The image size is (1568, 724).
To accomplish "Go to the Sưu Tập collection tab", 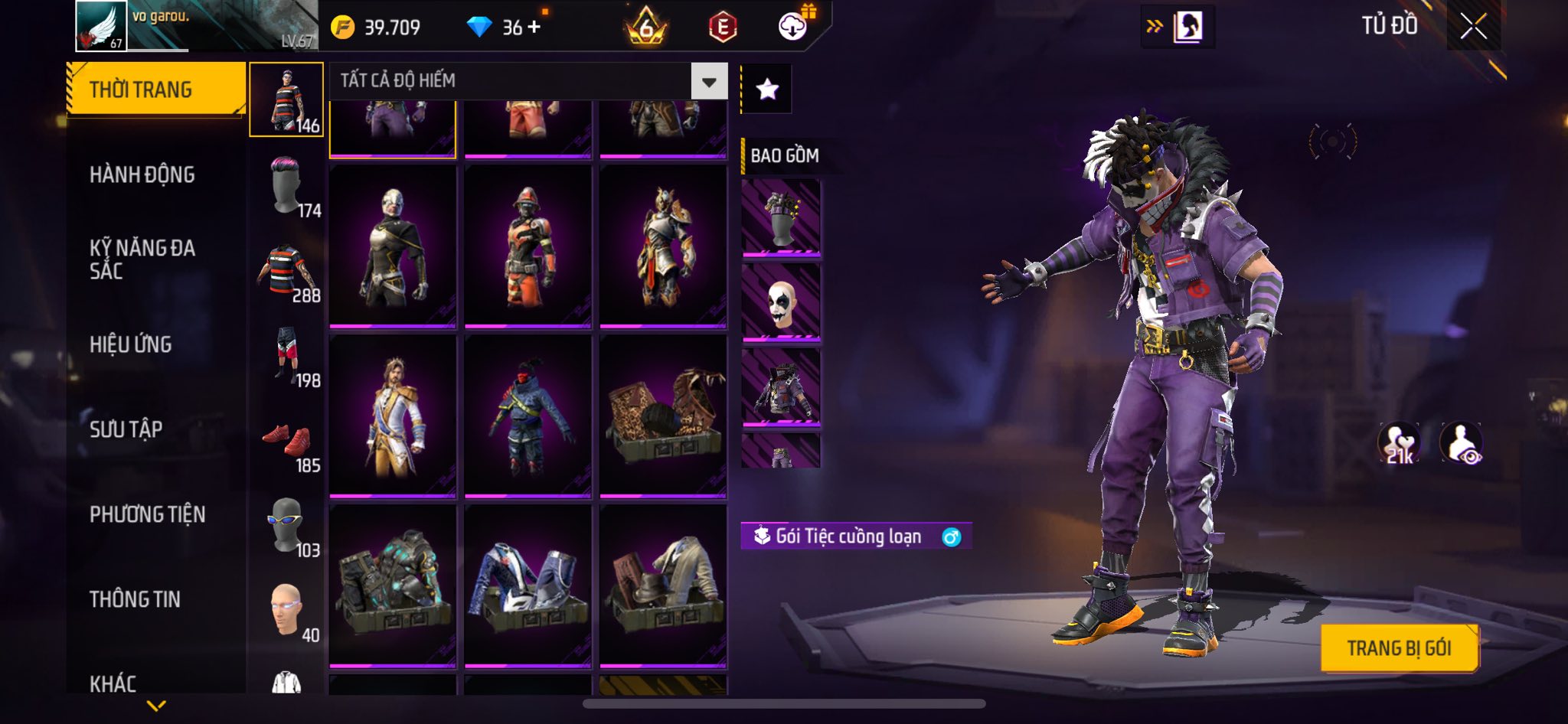I will point(126,429).
